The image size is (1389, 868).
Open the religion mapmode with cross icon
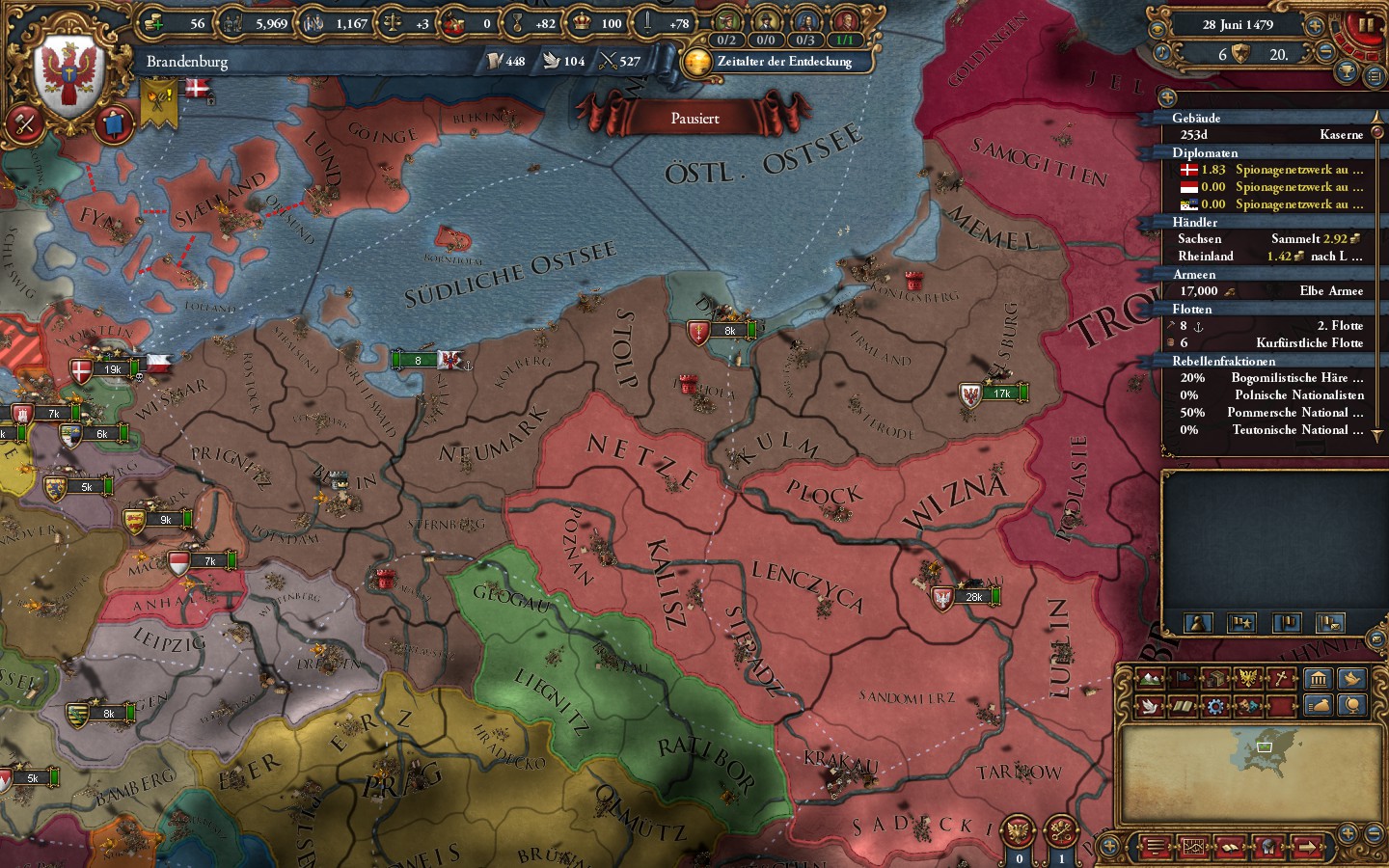click(x=1279, y=680)
